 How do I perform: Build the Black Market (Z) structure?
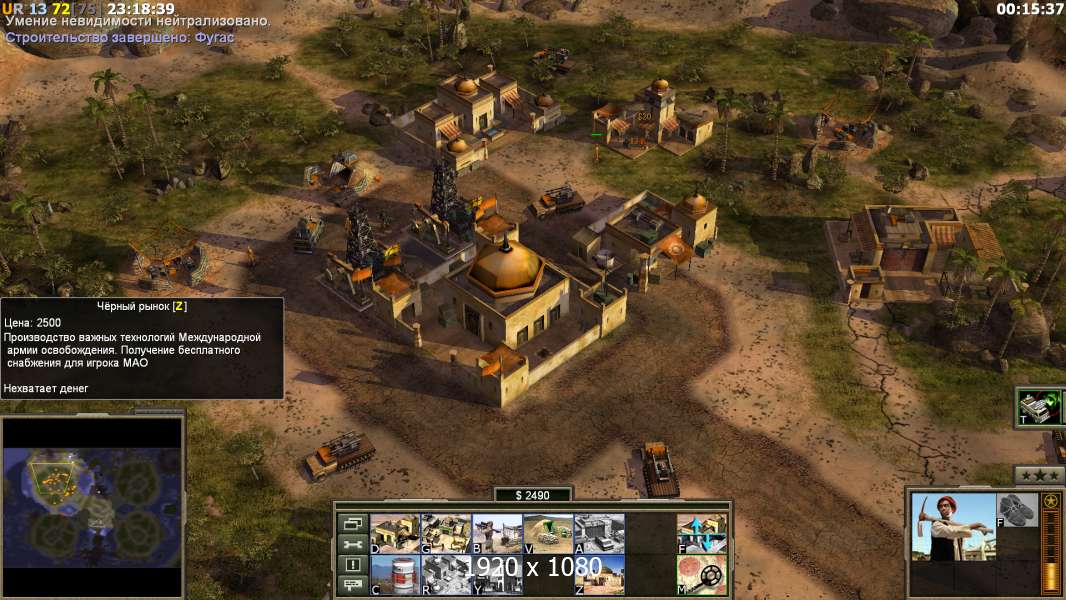pos(599,573)
